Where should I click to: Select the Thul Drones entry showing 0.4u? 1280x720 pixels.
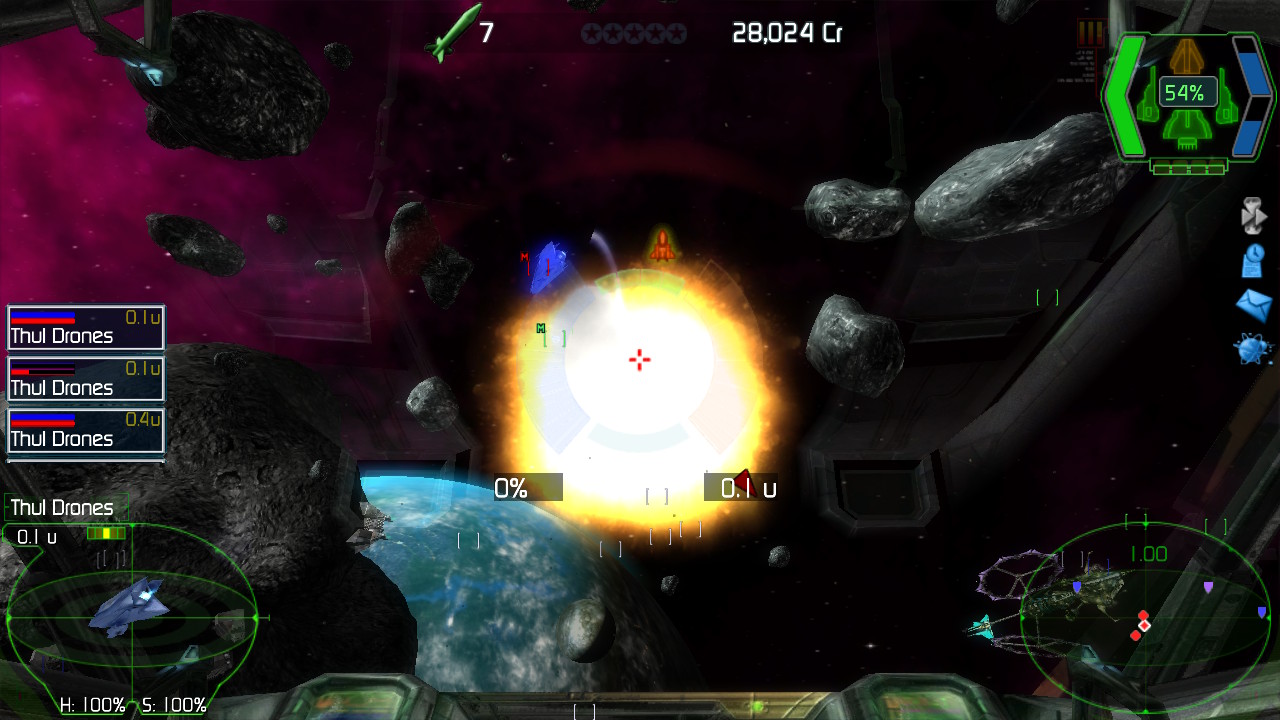click(x=85, y=430)
